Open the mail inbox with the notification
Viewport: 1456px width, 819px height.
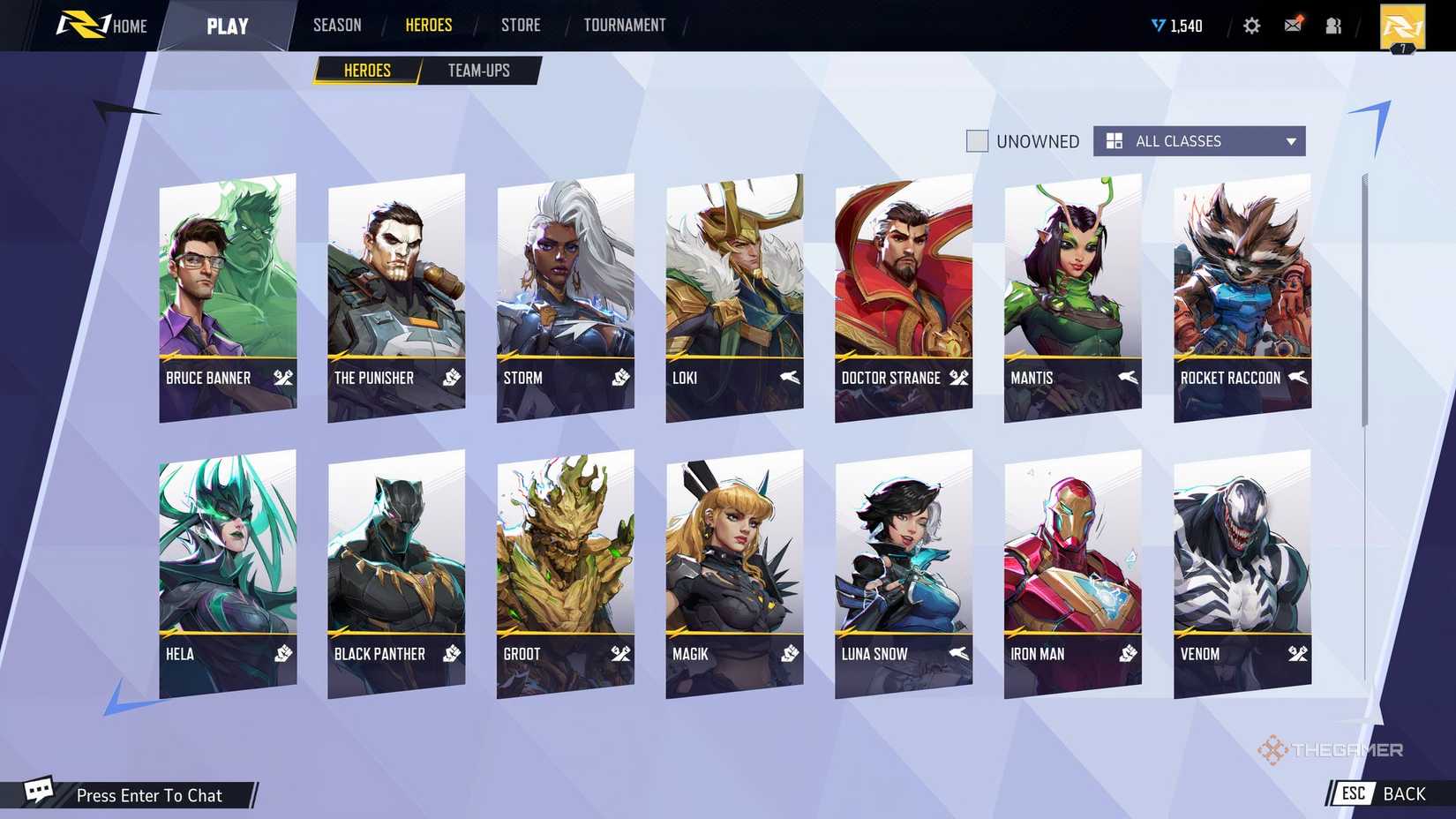coord(1292,26)
